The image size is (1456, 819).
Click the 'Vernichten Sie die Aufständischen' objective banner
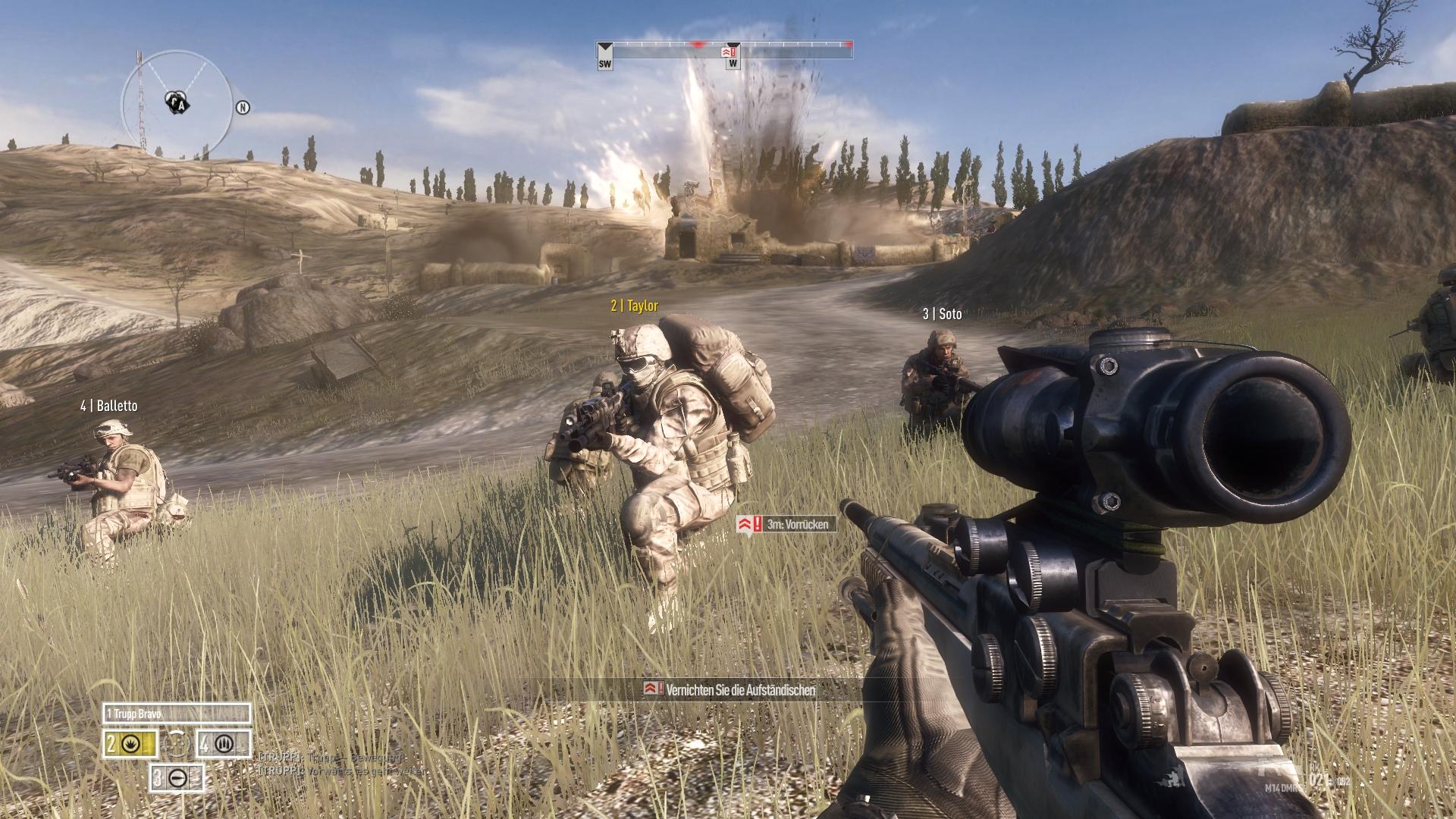point(730,689)
